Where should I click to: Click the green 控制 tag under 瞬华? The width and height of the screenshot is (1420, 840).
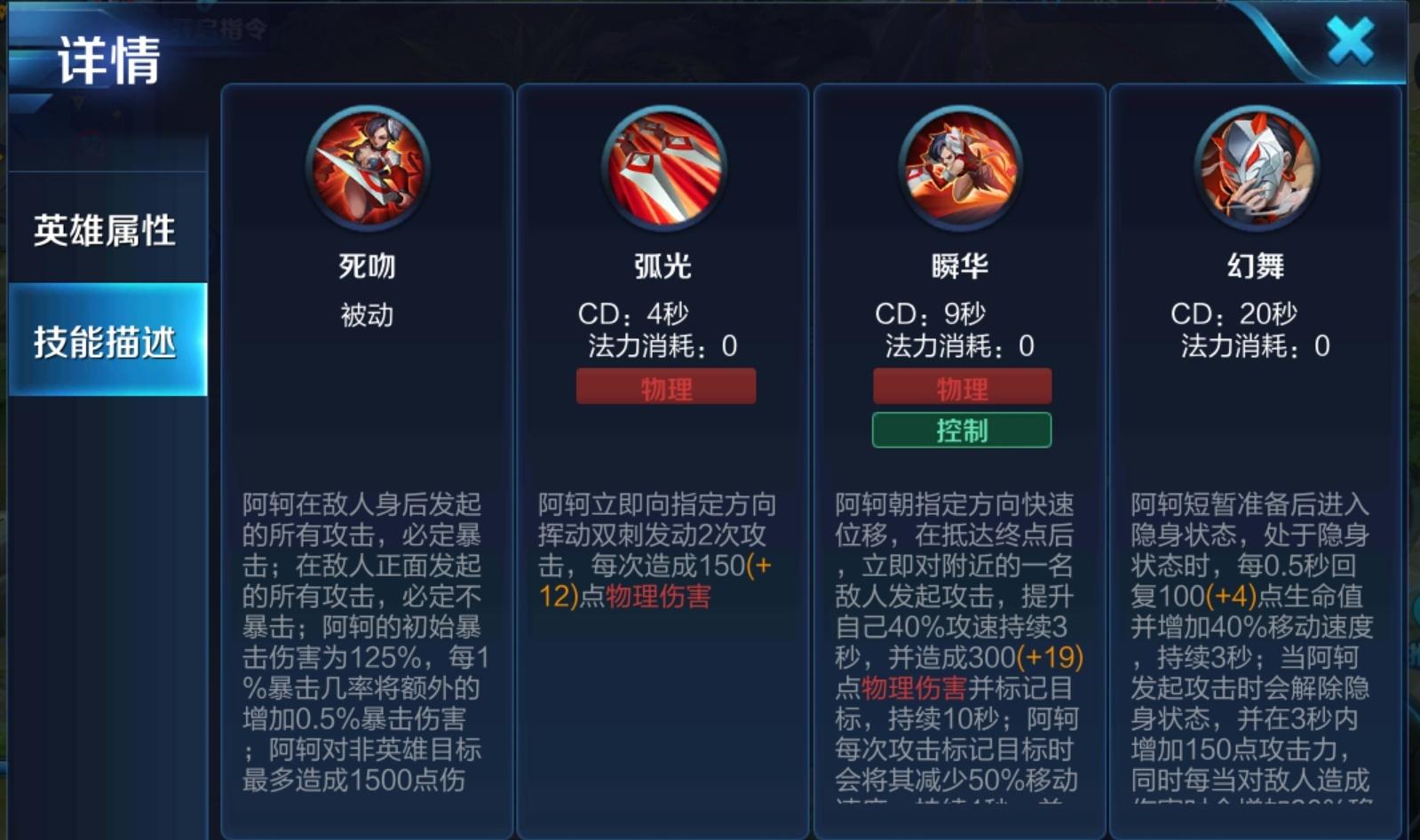962,431
